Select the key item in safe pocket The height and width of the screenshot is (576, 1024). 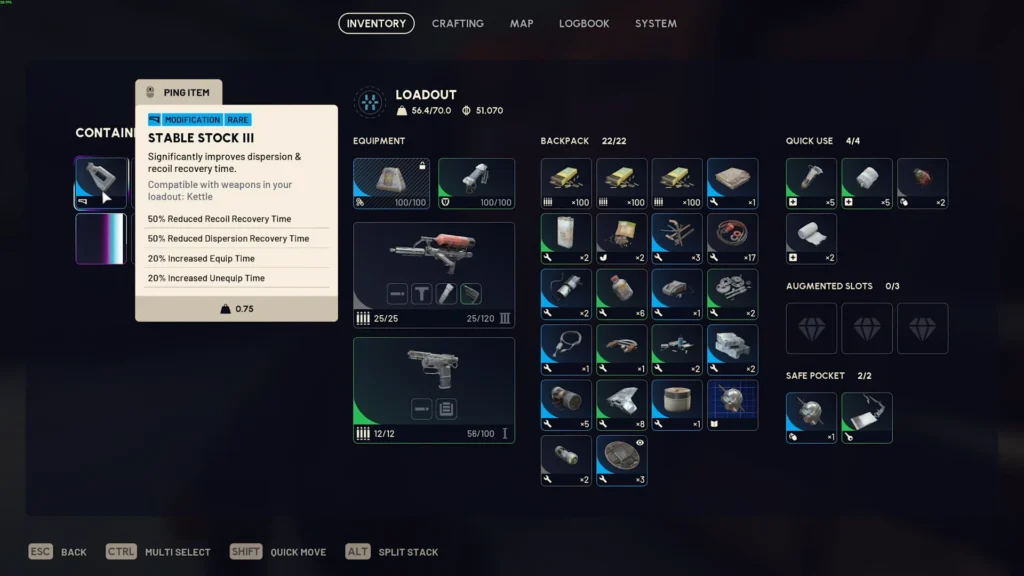pyautogui.click(x=867, y=417)
